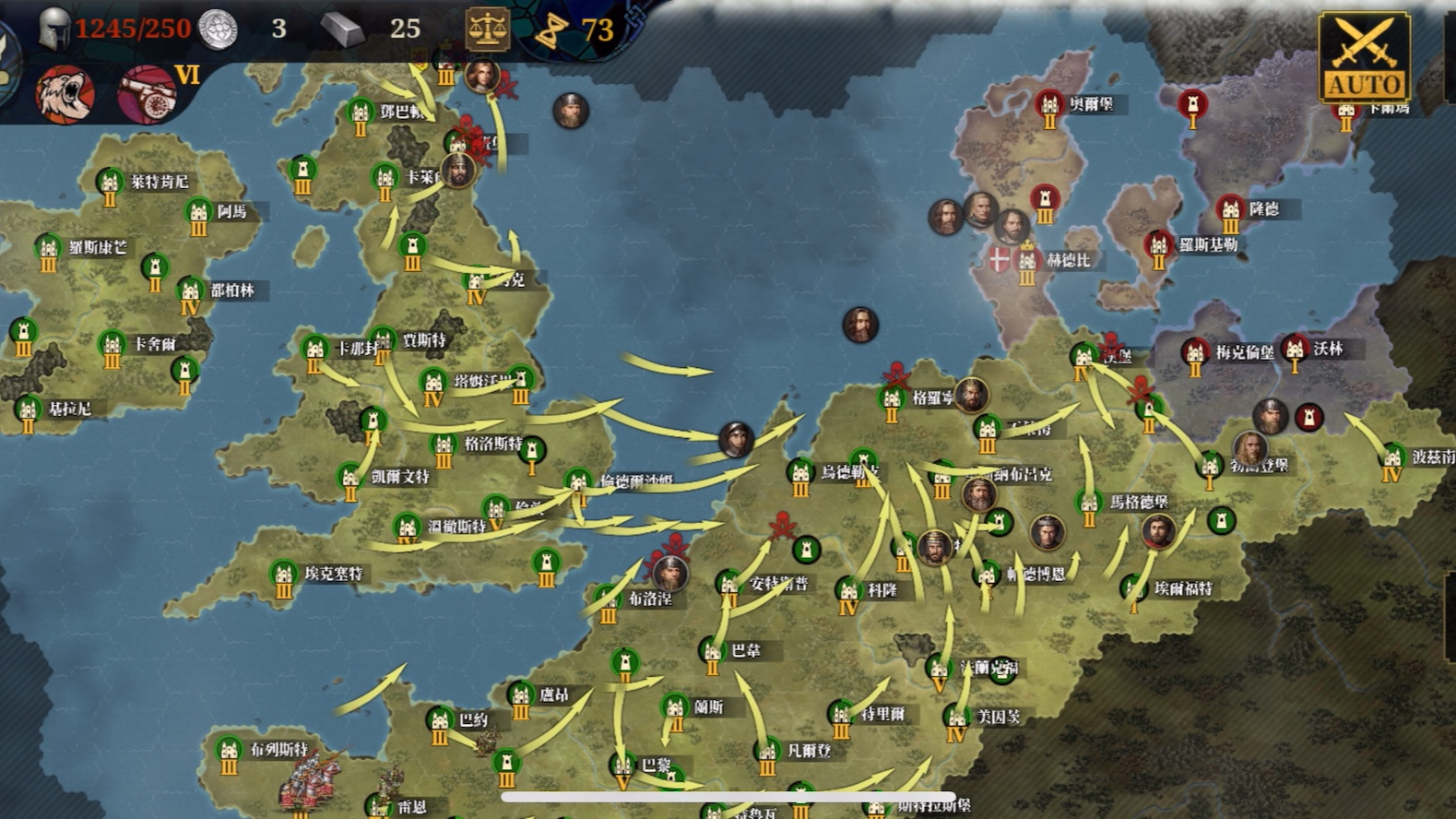
Task: Pick the 布列斯特 city marker
Action: click(x=229, y=752)
